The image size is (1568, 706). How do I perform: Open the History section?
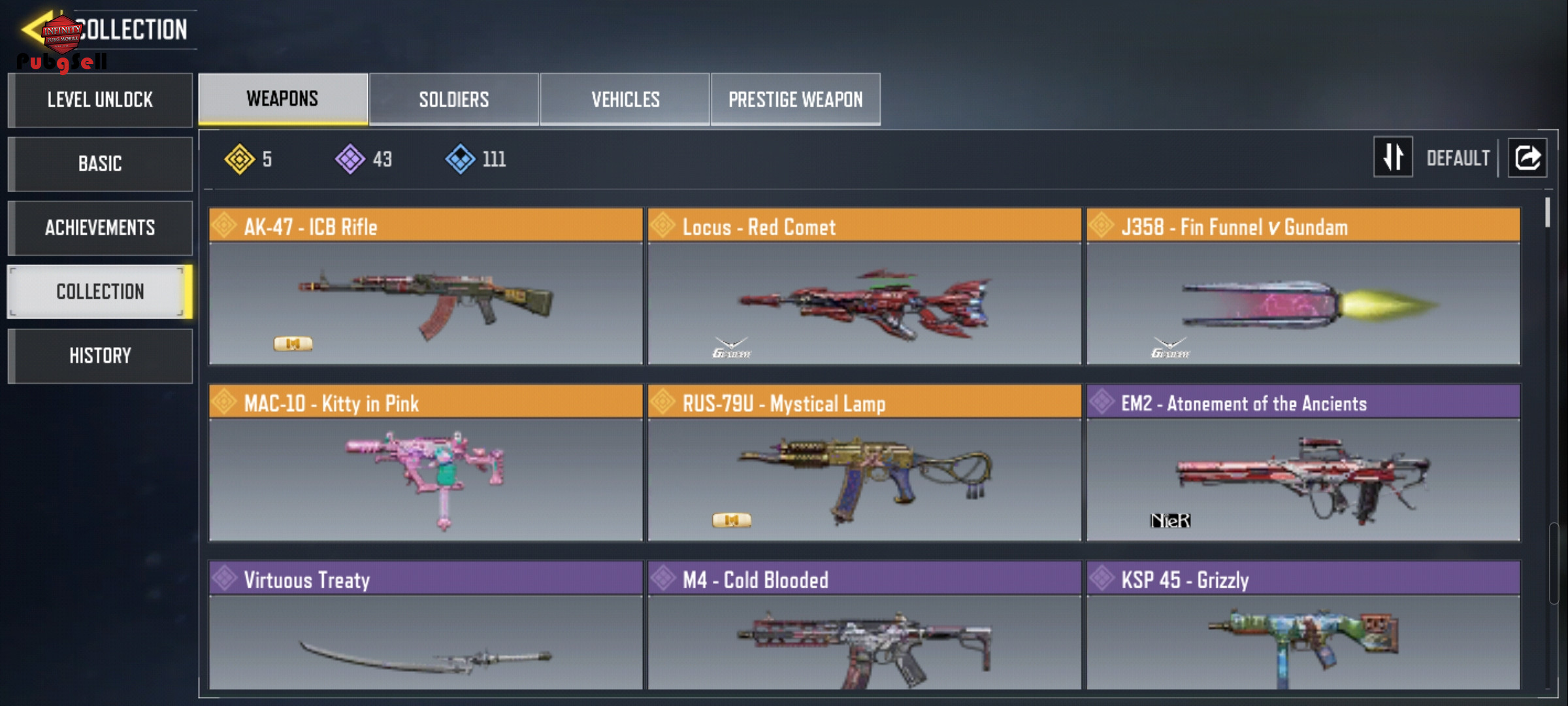pyautogui.click(x=100, y=356)
